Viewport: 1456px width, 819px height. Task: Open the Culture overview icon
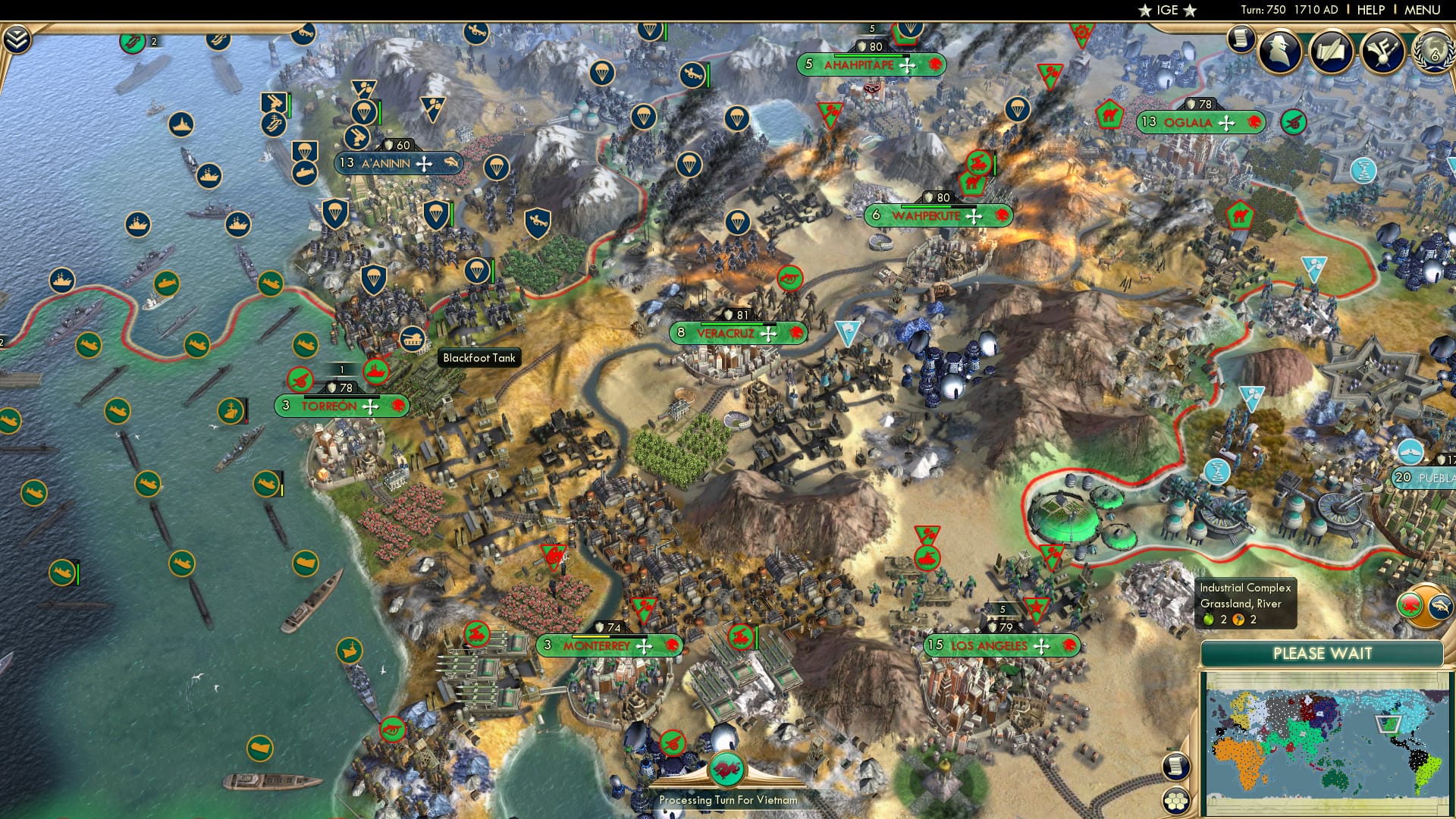pyautogui.click(x=1382, y=49)
